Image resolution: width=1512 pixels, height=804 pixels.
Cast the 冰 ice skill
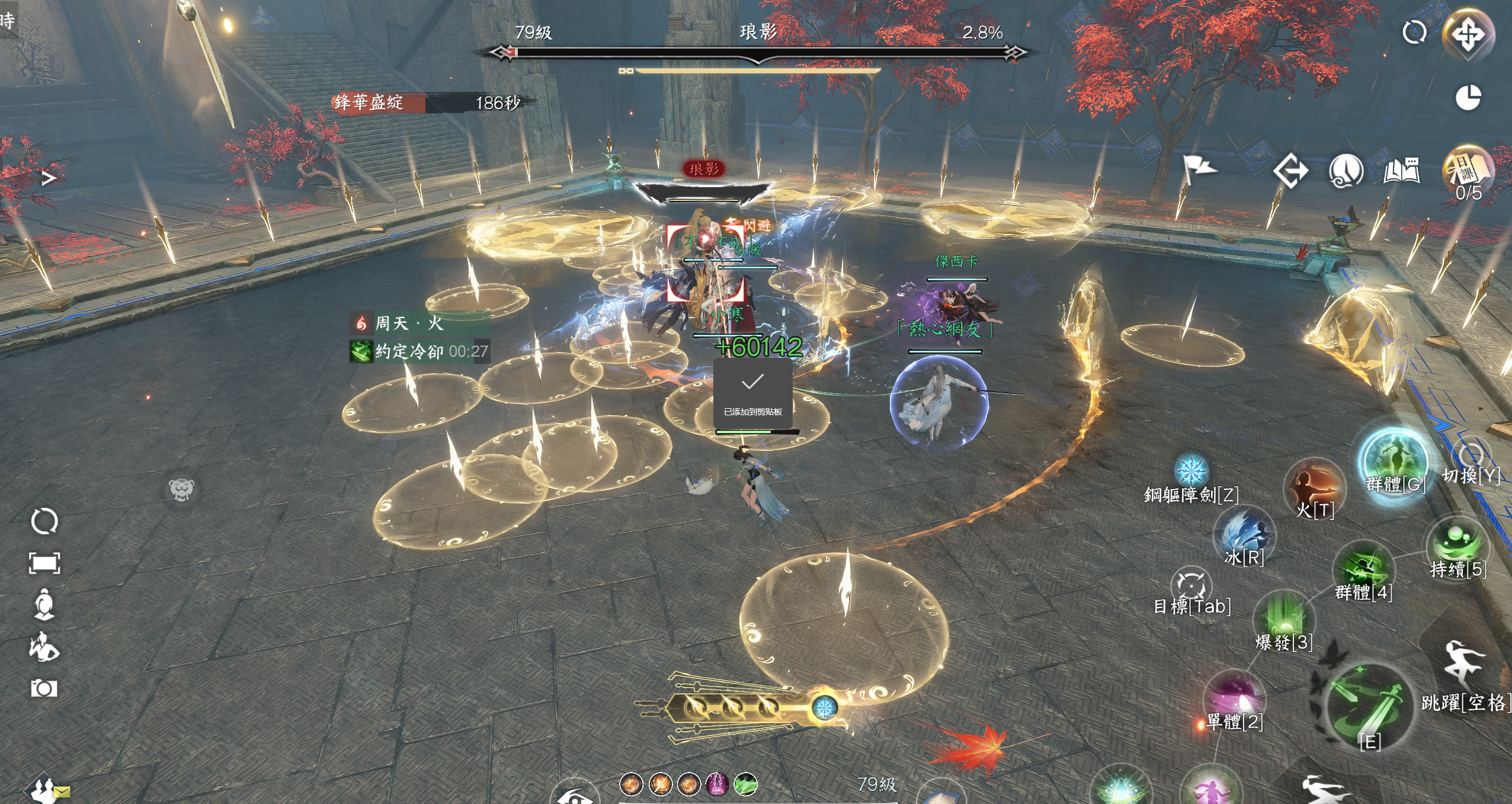point(1244,533)
